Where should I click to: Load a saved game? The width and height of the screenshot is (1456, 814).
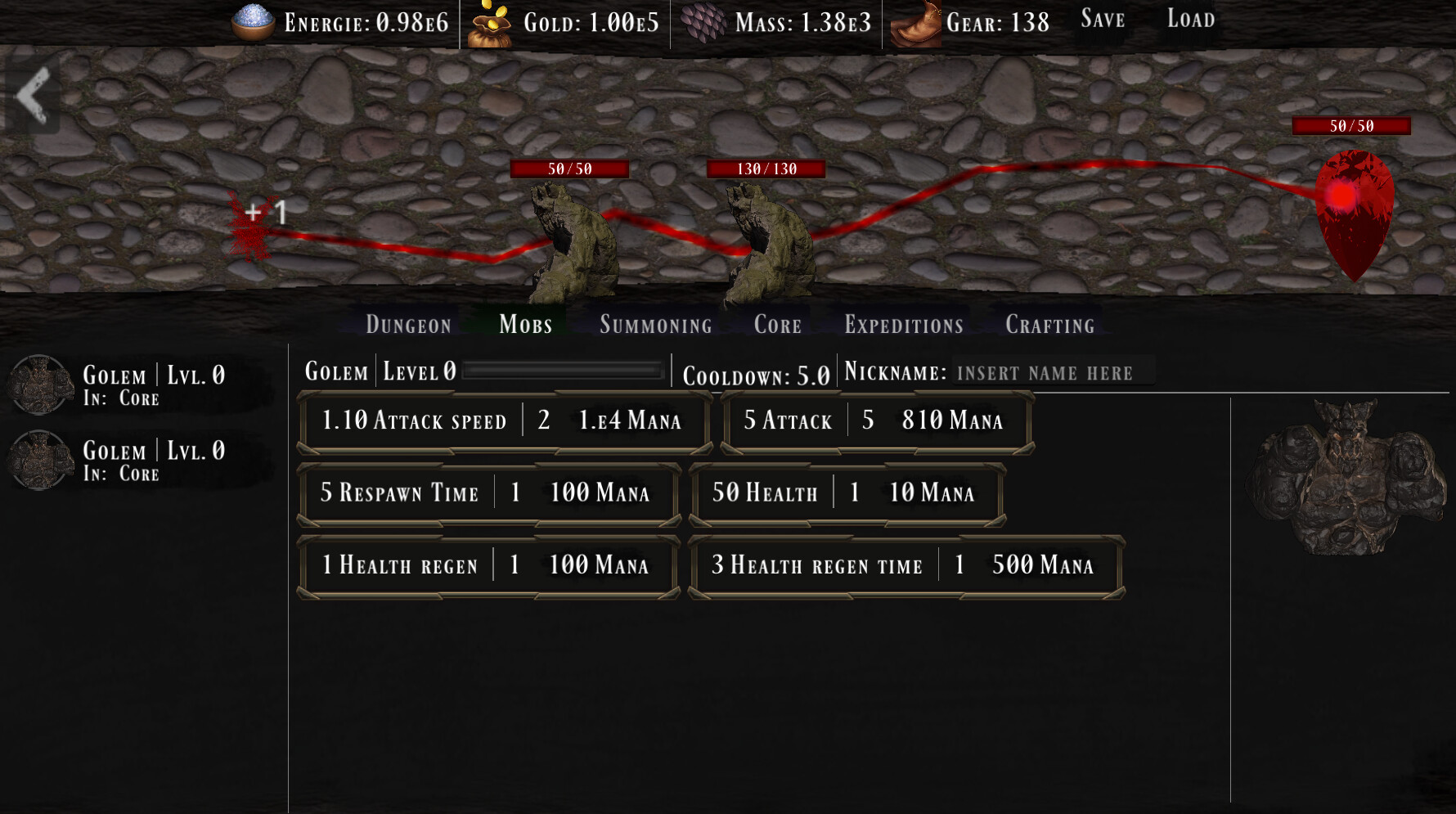pyautogui.click(x=1190, y=19)
